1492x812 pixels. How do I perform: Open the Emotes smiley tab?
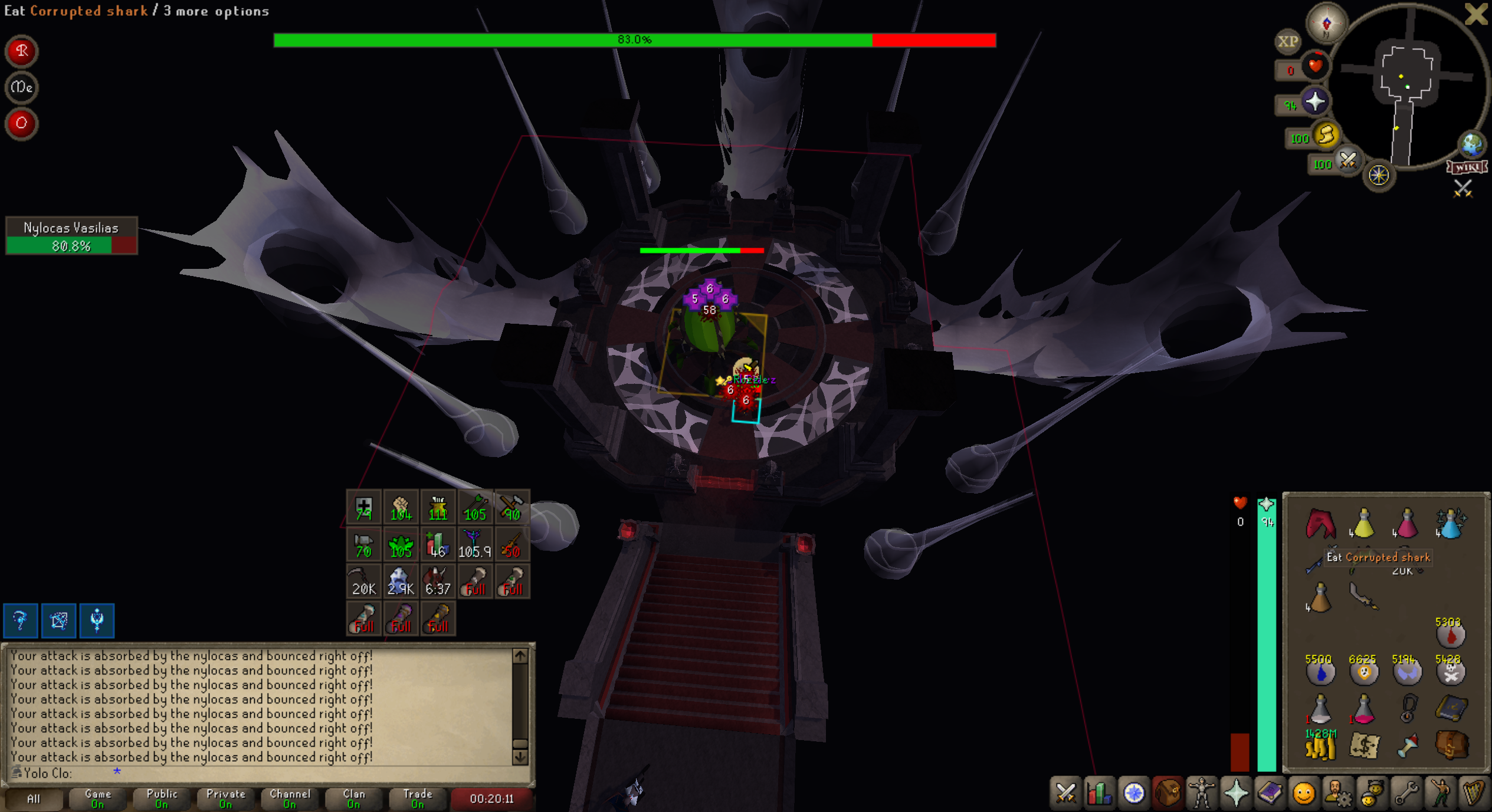click(1303, 793)
